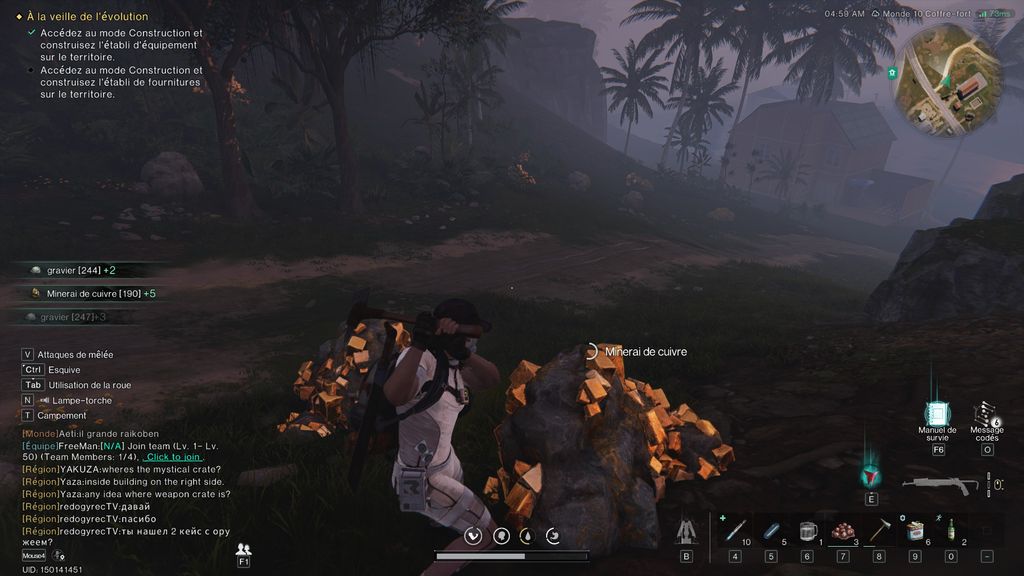The image size is (1024, 576).
Task: Click the green map marker beside minimap
Action: click(891, 73)
